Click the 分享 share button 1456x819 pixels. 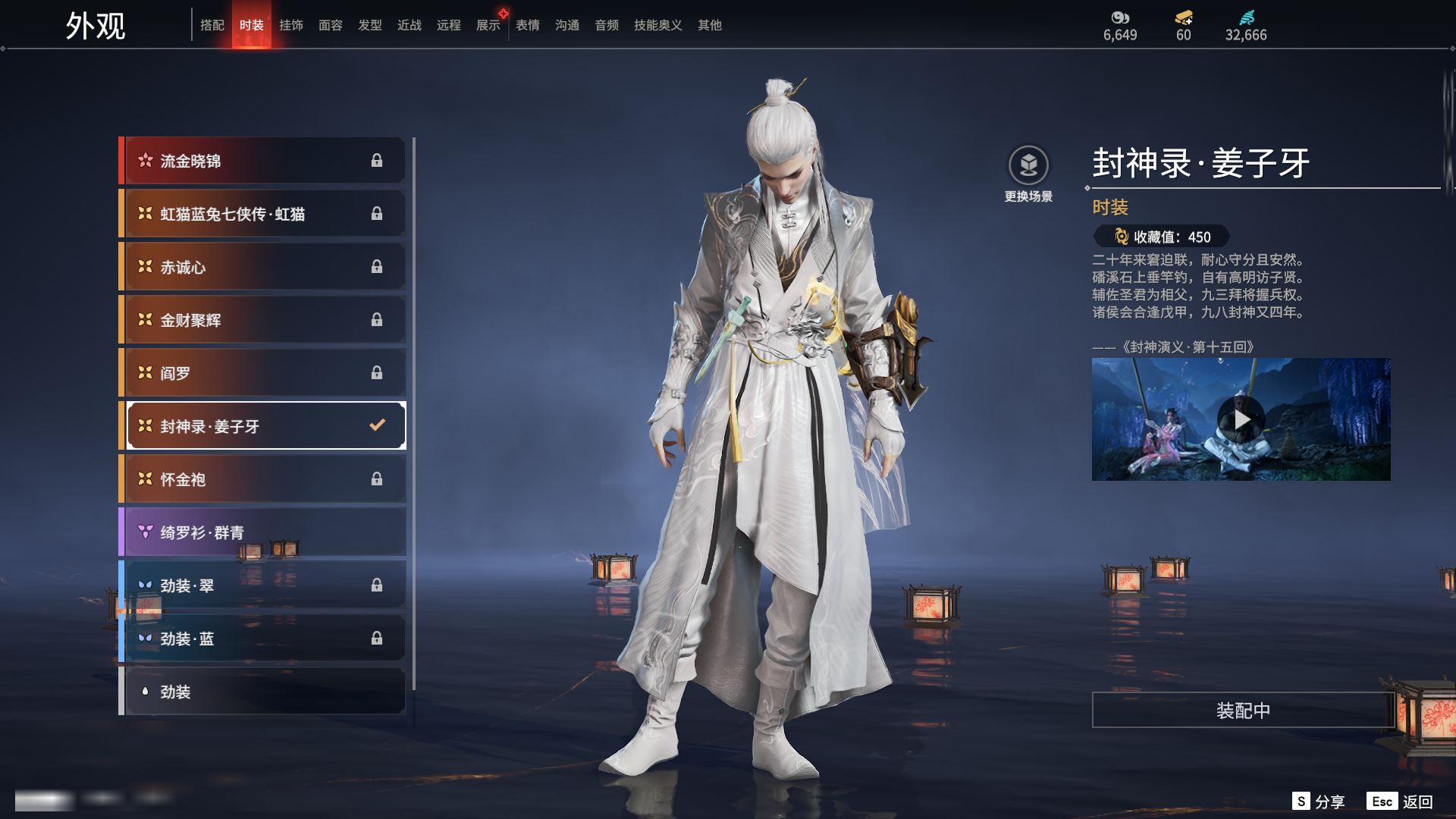click(1319, 802)
